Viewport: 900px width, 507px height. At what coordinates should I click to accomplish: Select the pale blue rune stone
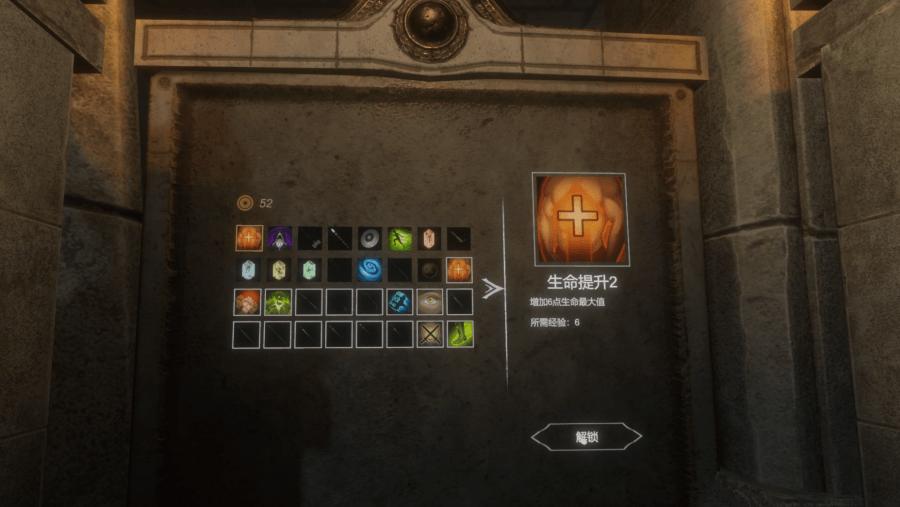pyautogui.click(x=249, y=270)
